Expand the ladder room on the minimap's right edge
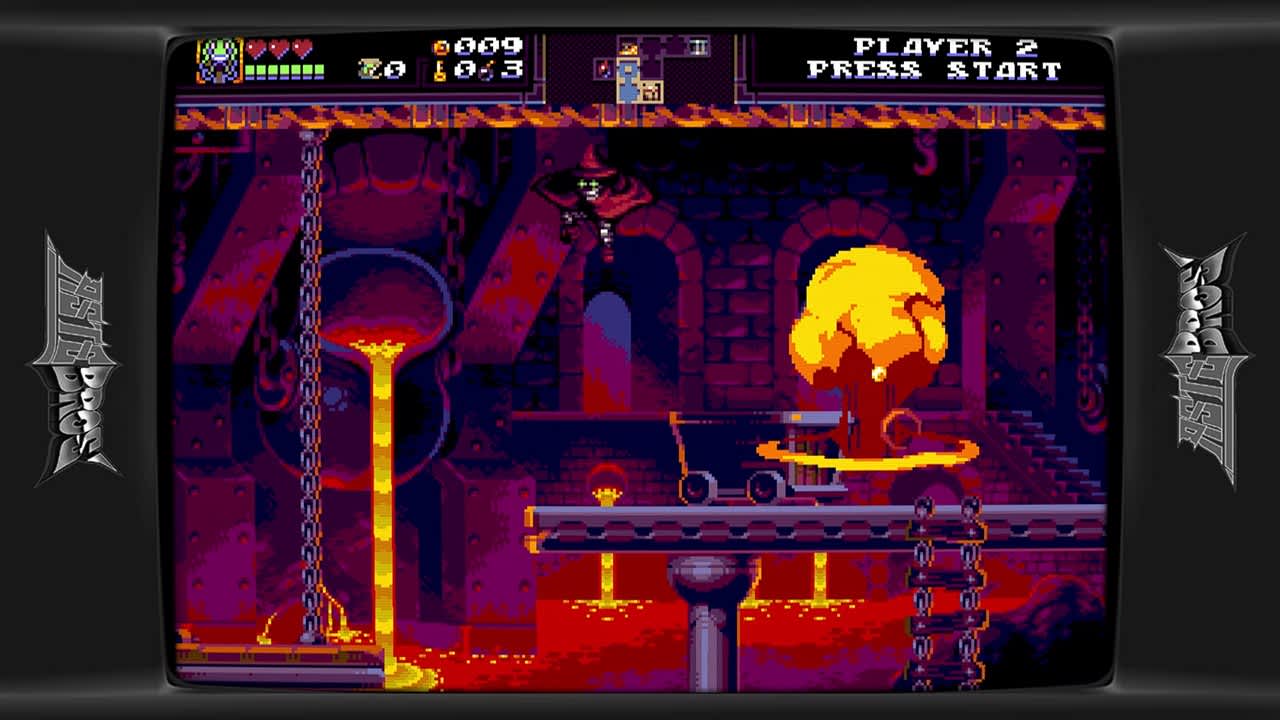The image size is (1280, 720). (698, 44)
